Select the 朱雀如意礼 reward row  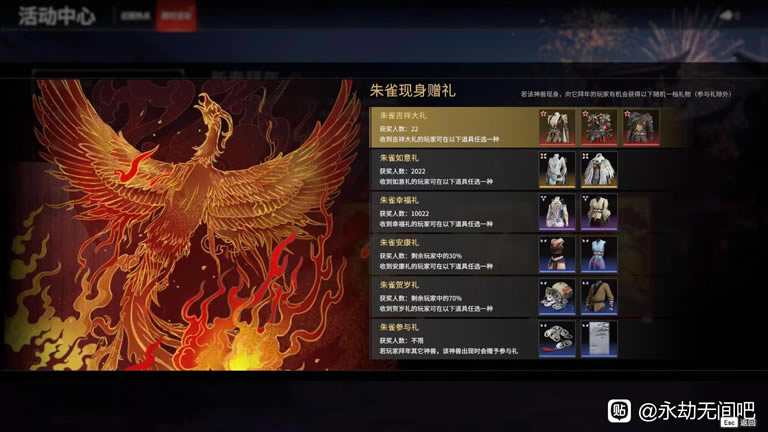tap(452, 170)
